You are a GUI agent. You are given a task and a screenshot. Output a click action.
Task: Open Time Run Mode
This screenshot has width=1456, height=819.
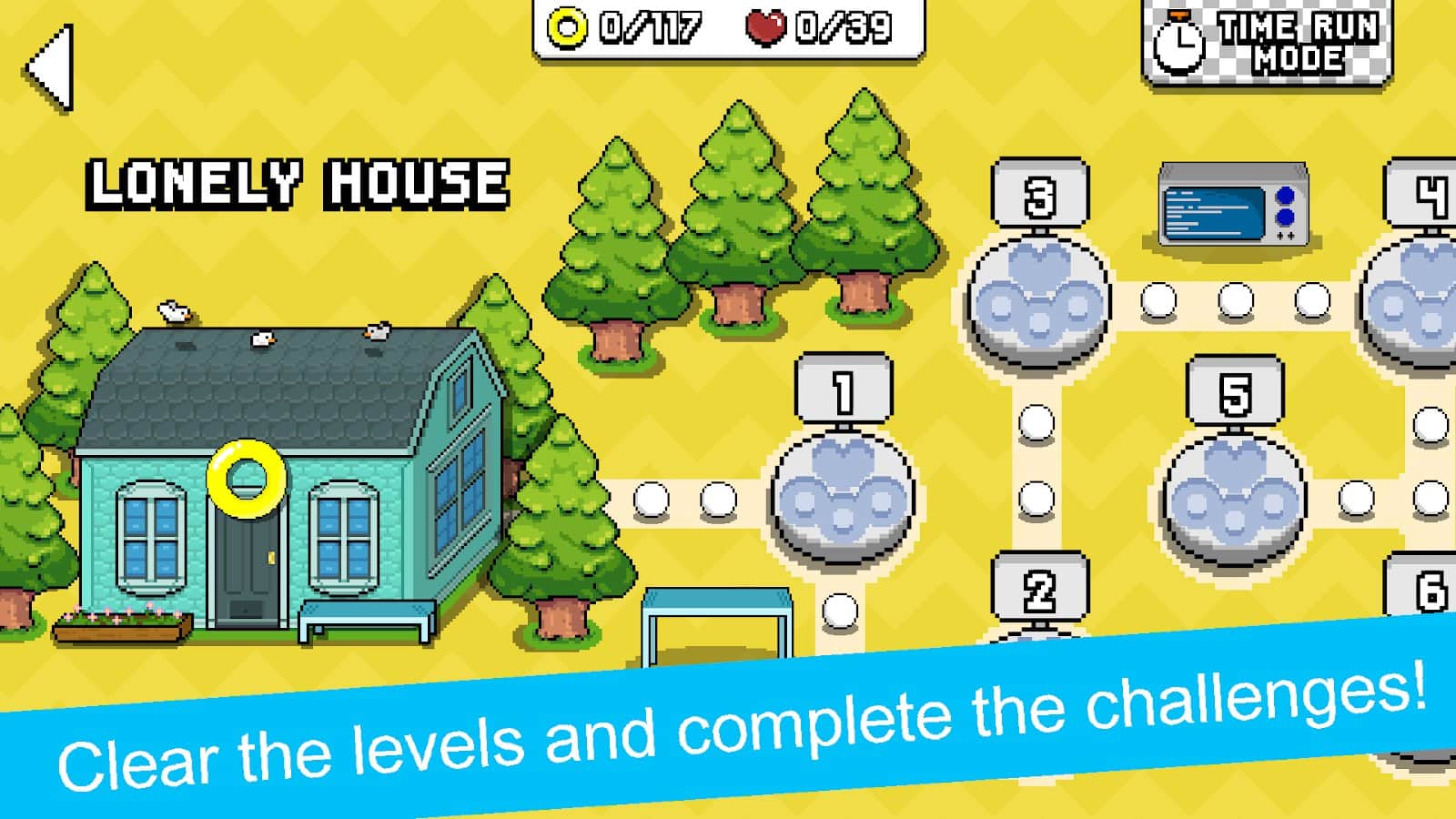point(1274,42)
